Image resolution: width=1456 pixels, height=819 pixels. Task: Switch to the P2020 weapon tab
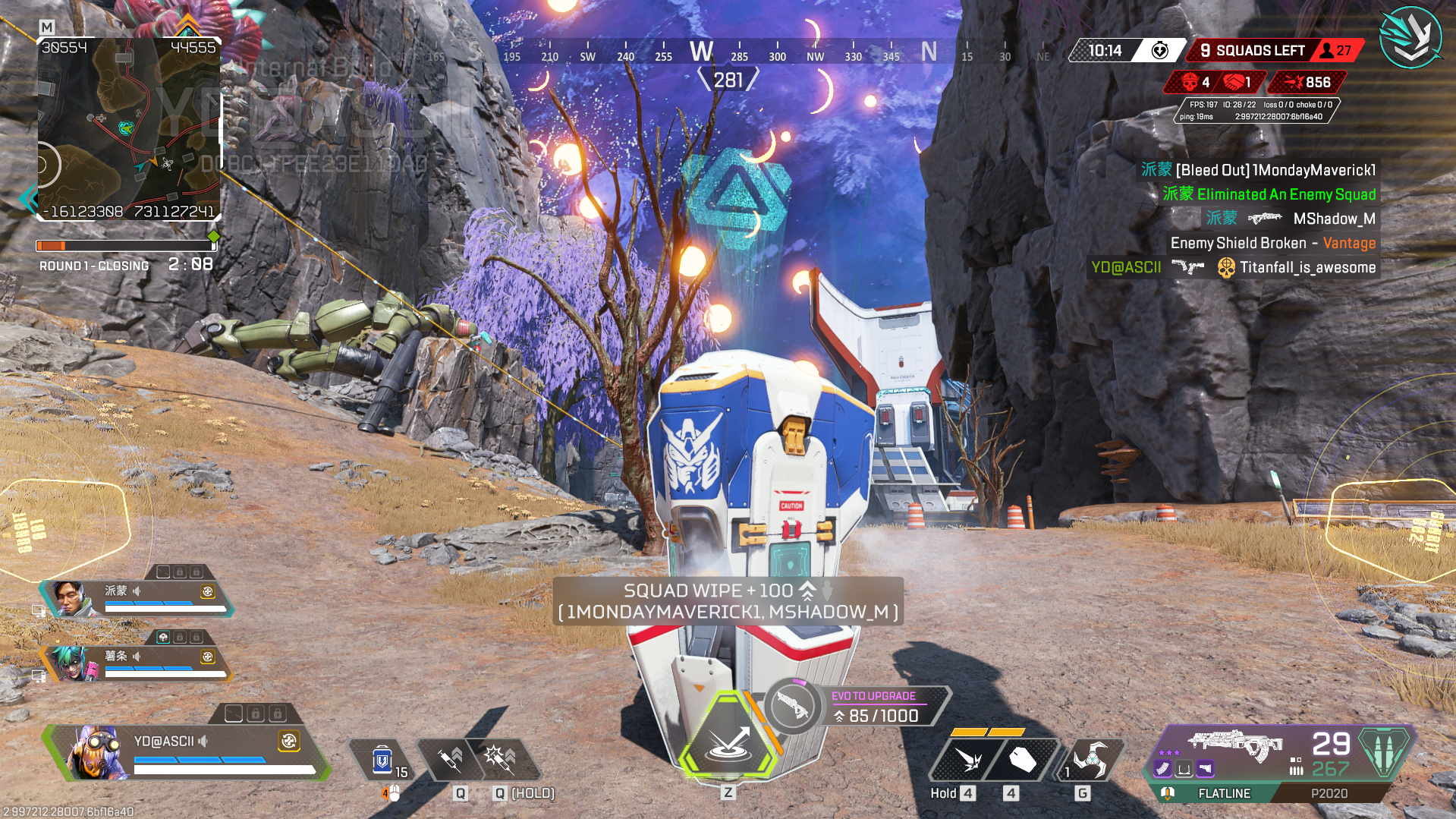(1329, 793)
